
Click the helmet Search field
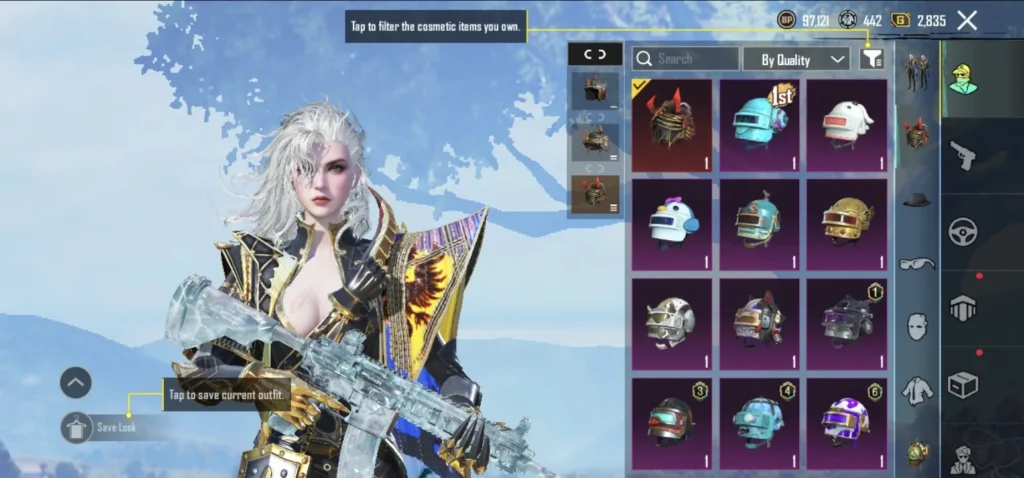(687, 59)
